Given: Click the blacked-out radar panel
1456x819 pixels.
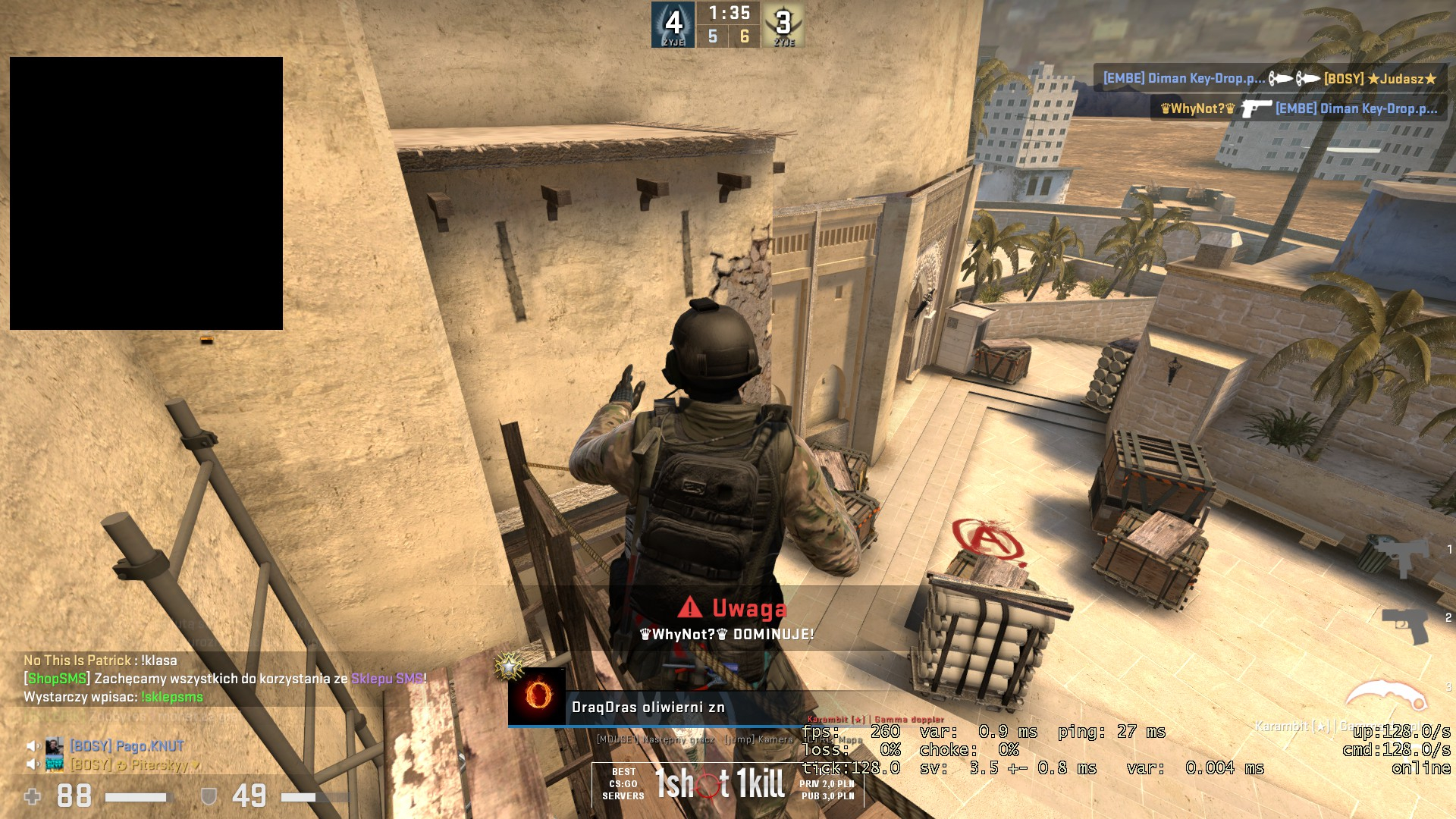Looking at the screenshot, I should tap(146, 193).
